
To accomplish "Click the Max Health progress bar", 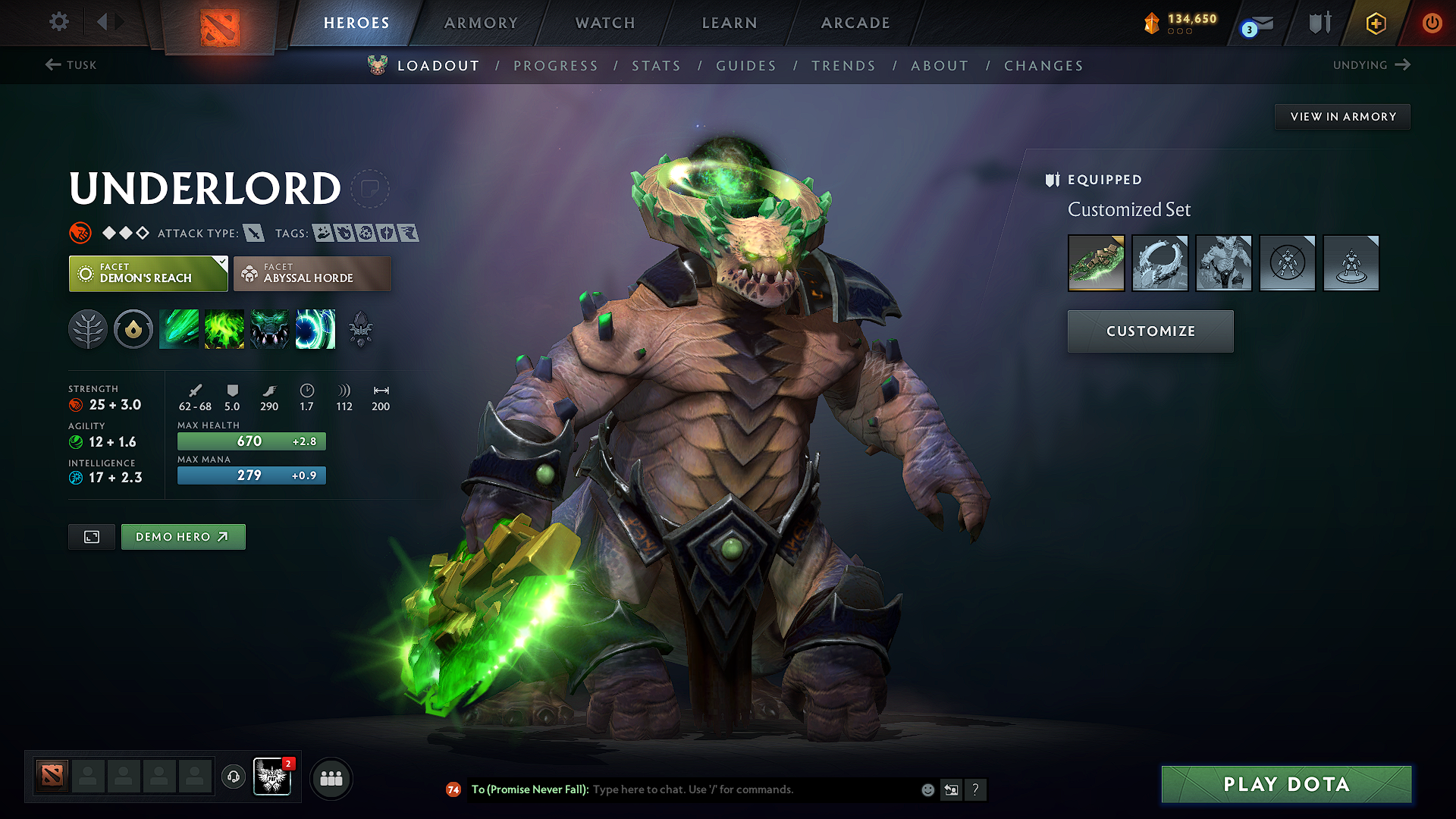I will 251,441.
